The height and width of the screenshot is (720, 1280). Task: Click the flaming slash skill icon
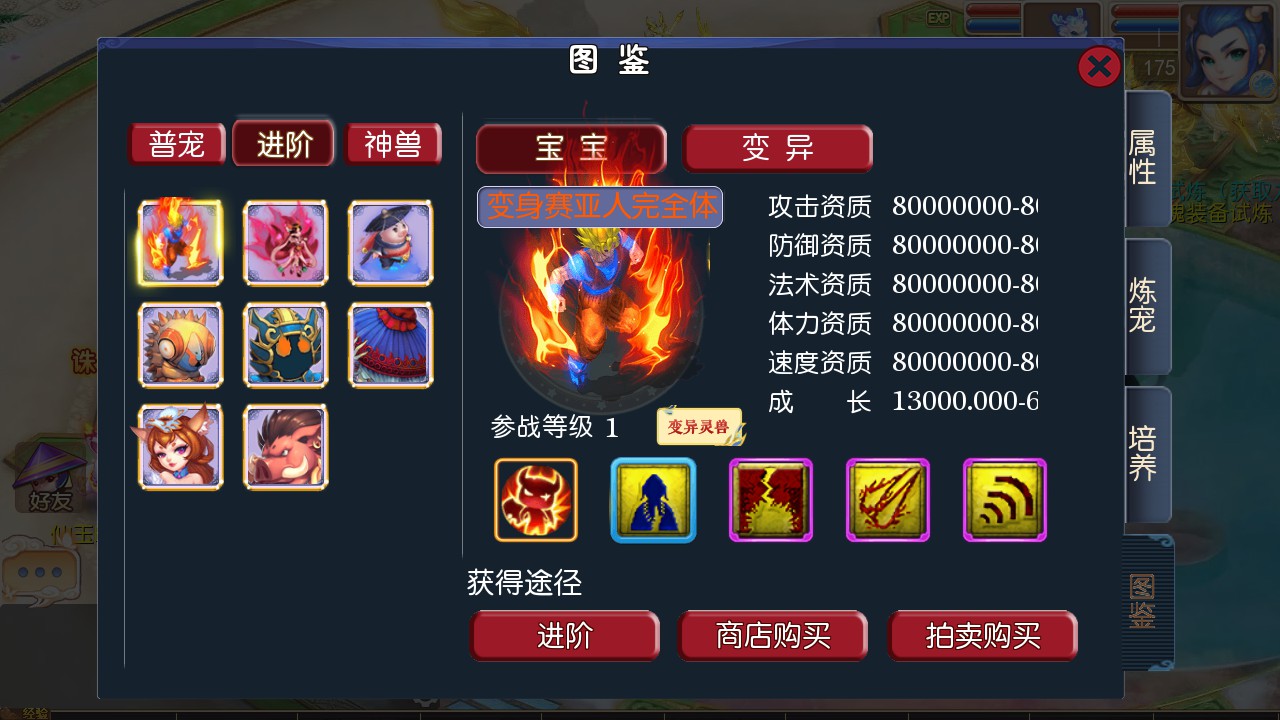(887, 499)
